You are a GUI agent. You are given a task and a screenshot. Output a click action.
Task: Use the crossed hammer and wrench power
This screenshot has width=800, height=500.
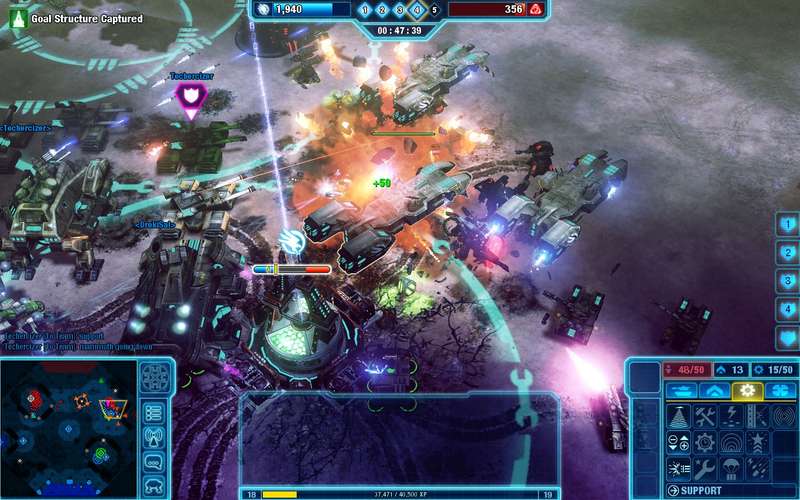pyautogui.click(x=705, y=416)
